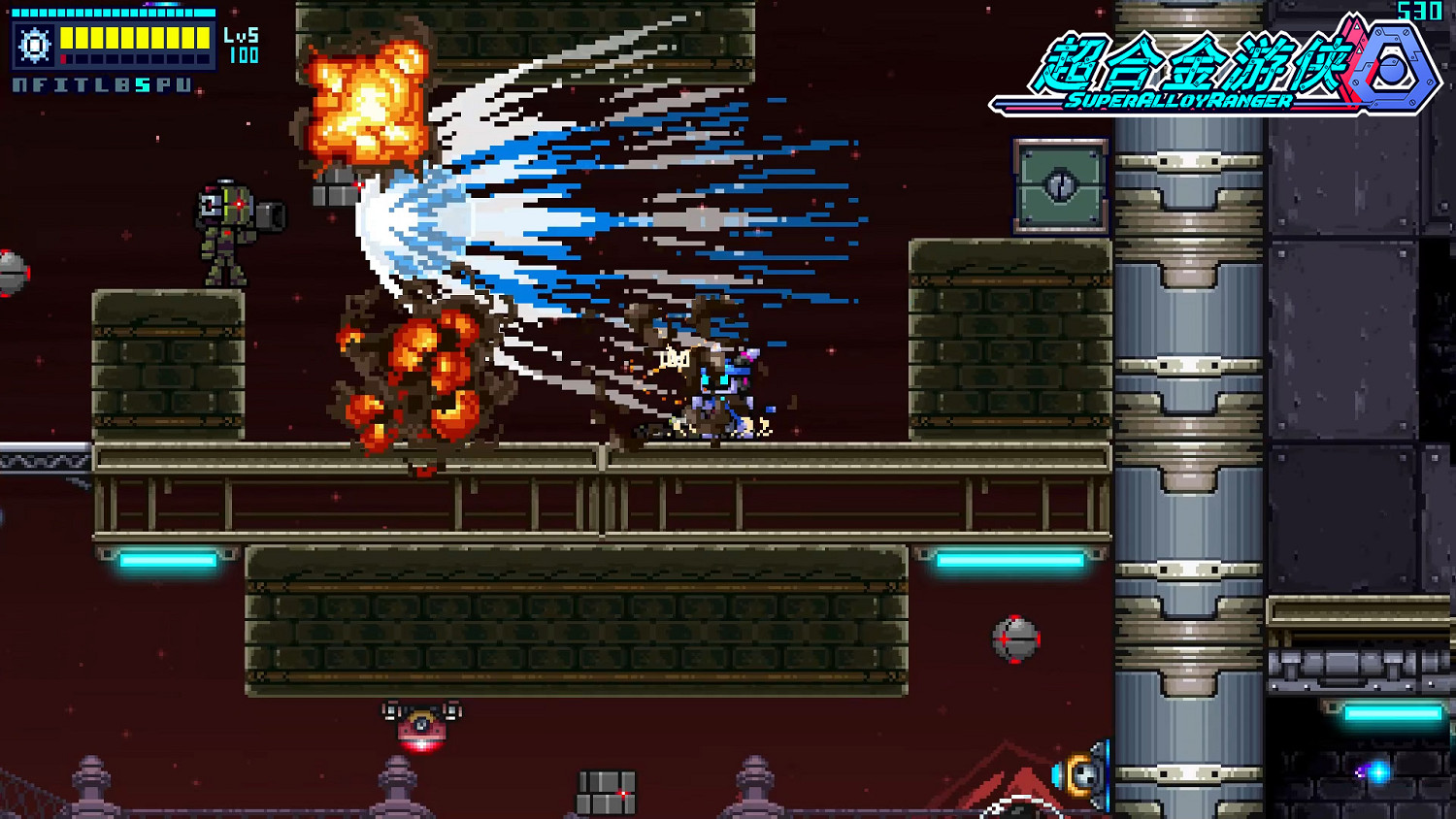Screen dimensions: 1456x819
Task: Click the round mine enemy near the lower platform
Action: click(x=1016, y=639)
